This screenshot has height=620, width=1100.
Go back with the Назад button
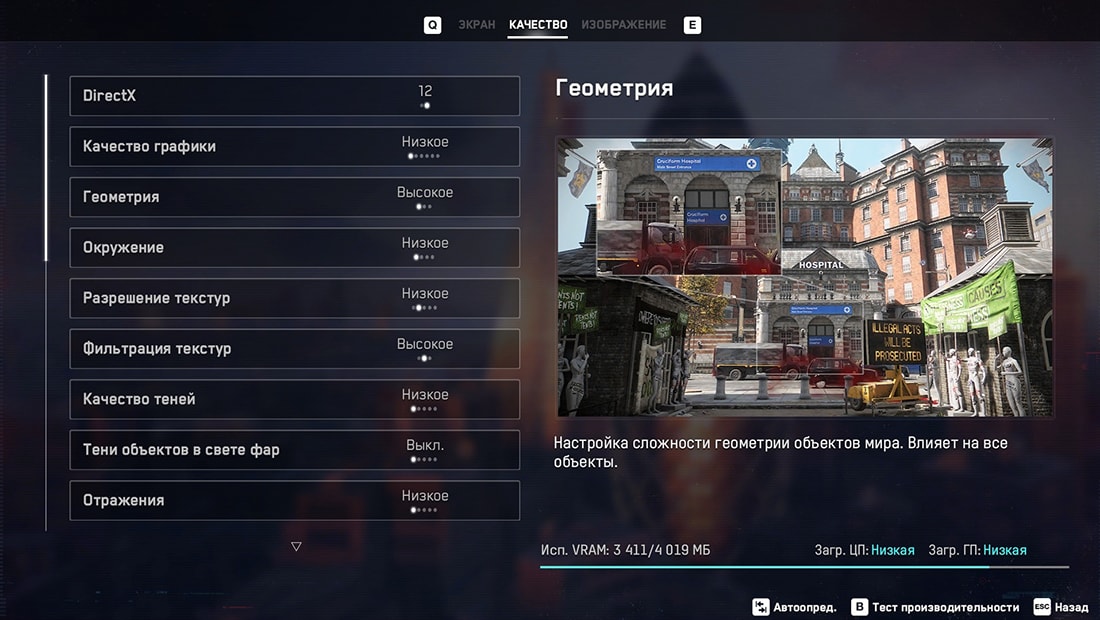click(x=1060, y=607)
